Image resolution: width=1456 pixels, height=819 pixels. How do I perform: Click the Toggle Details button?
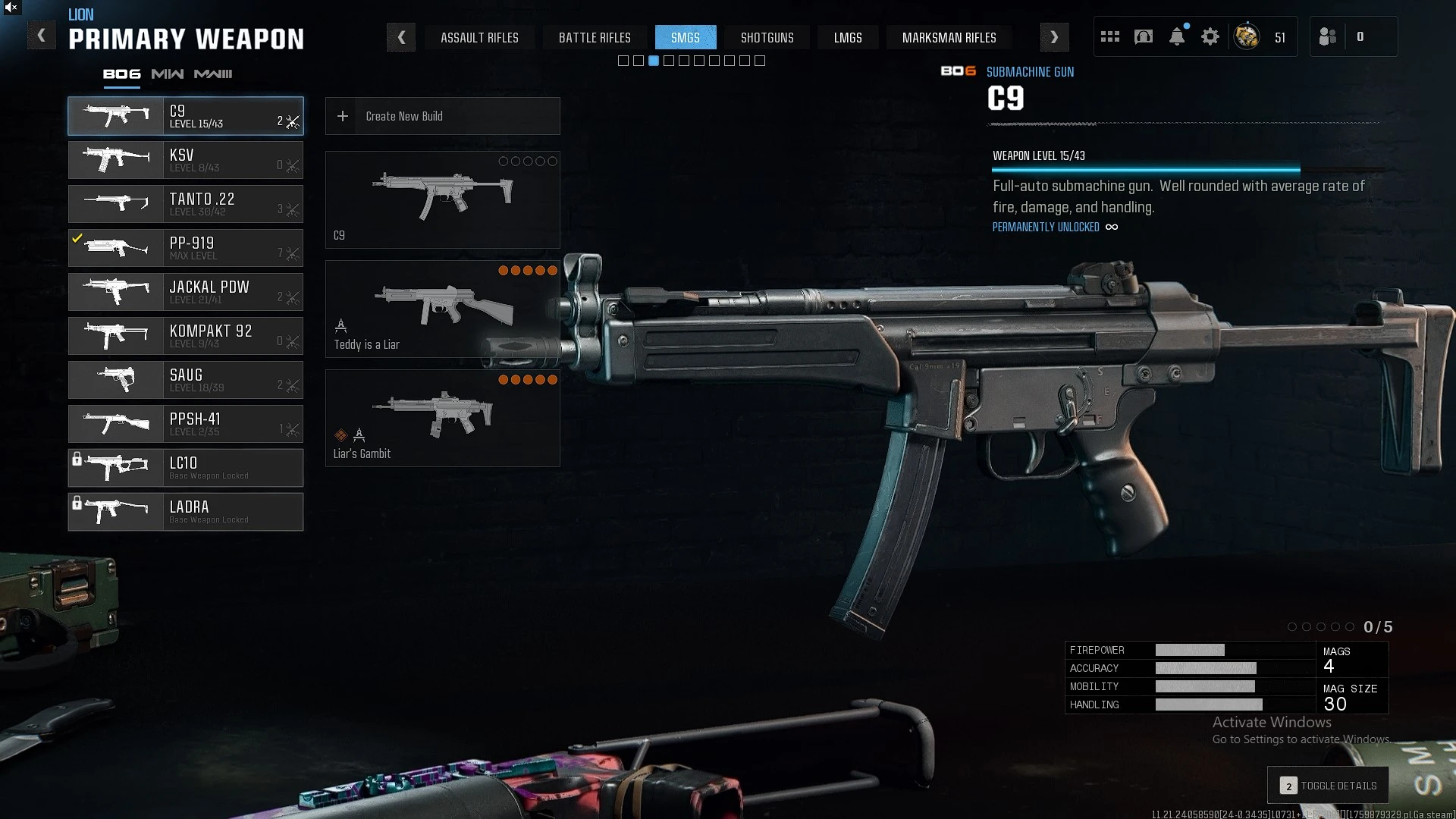pyautogui.click(x=1329, y=786)
